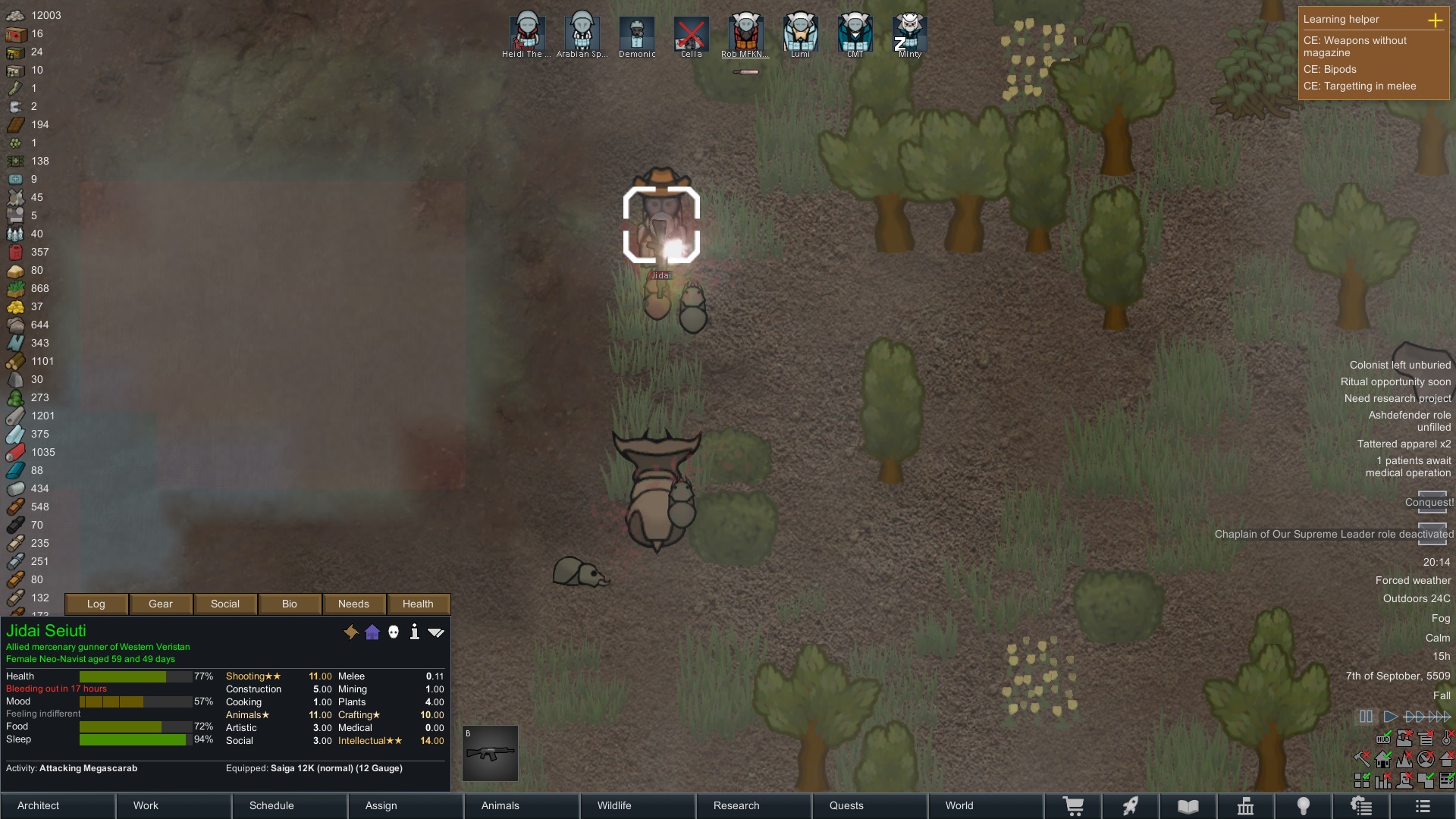Screen dimensions: 1456x819
Task: Open the Bio tab
Action: [290, 604]
